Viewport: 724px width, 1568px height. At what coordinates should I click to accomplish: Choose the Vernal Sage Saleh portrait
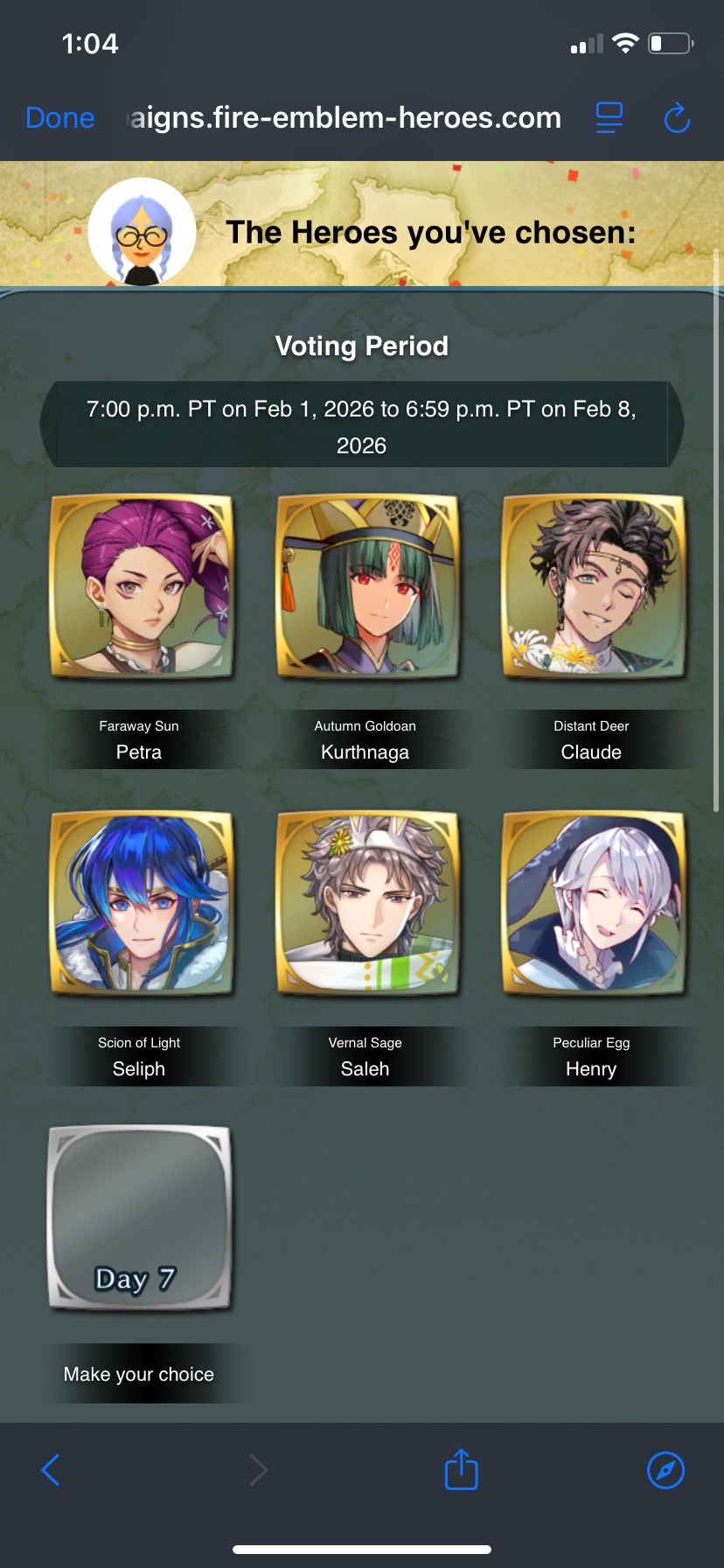point(367,903)
